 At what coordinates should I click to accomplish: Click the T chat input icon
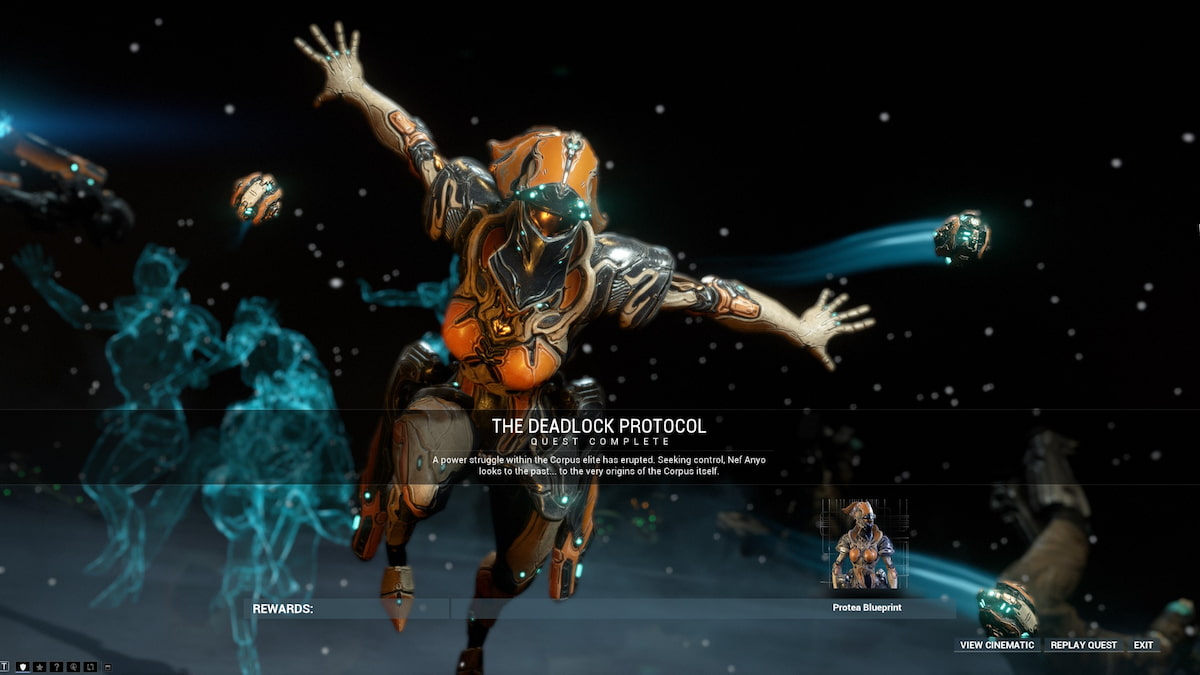pyautogui.click(x=5, y=666)
